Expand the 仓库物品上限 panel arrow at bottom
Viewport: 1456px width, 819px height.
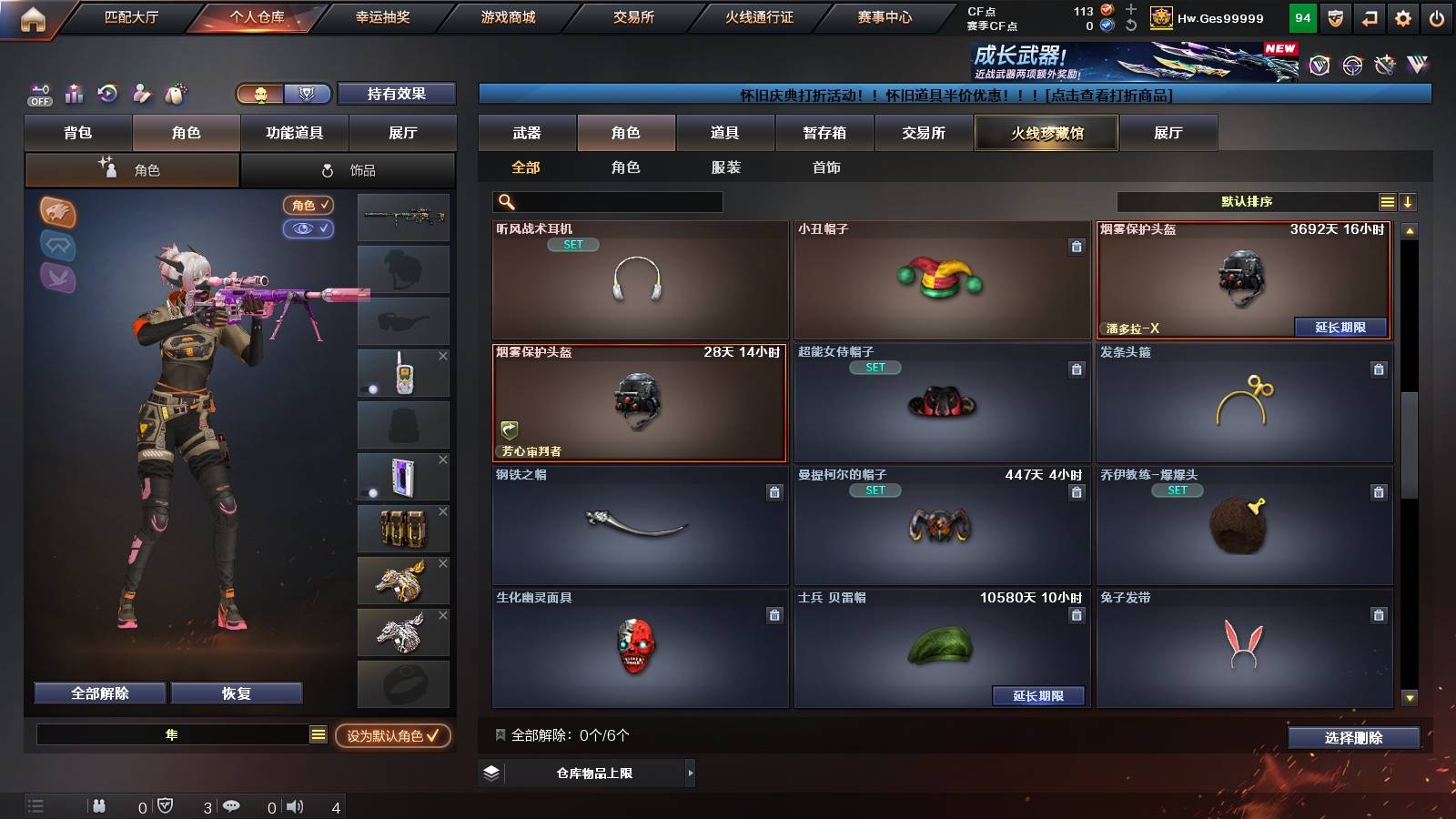[688, 773]
